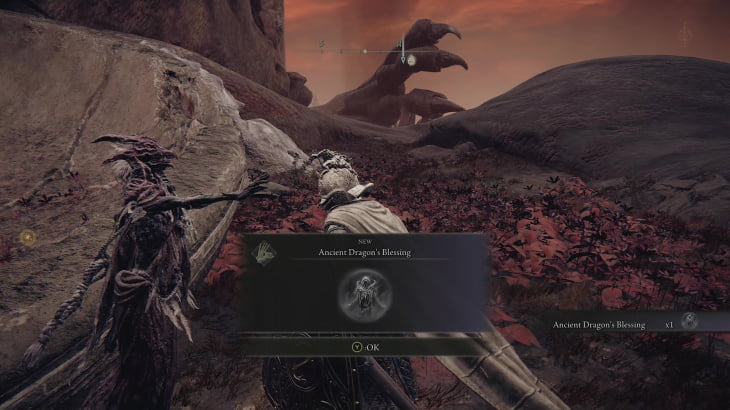730x410 pixels.
Task: Confirm the item popup with OK
Action: coord(364,347)
